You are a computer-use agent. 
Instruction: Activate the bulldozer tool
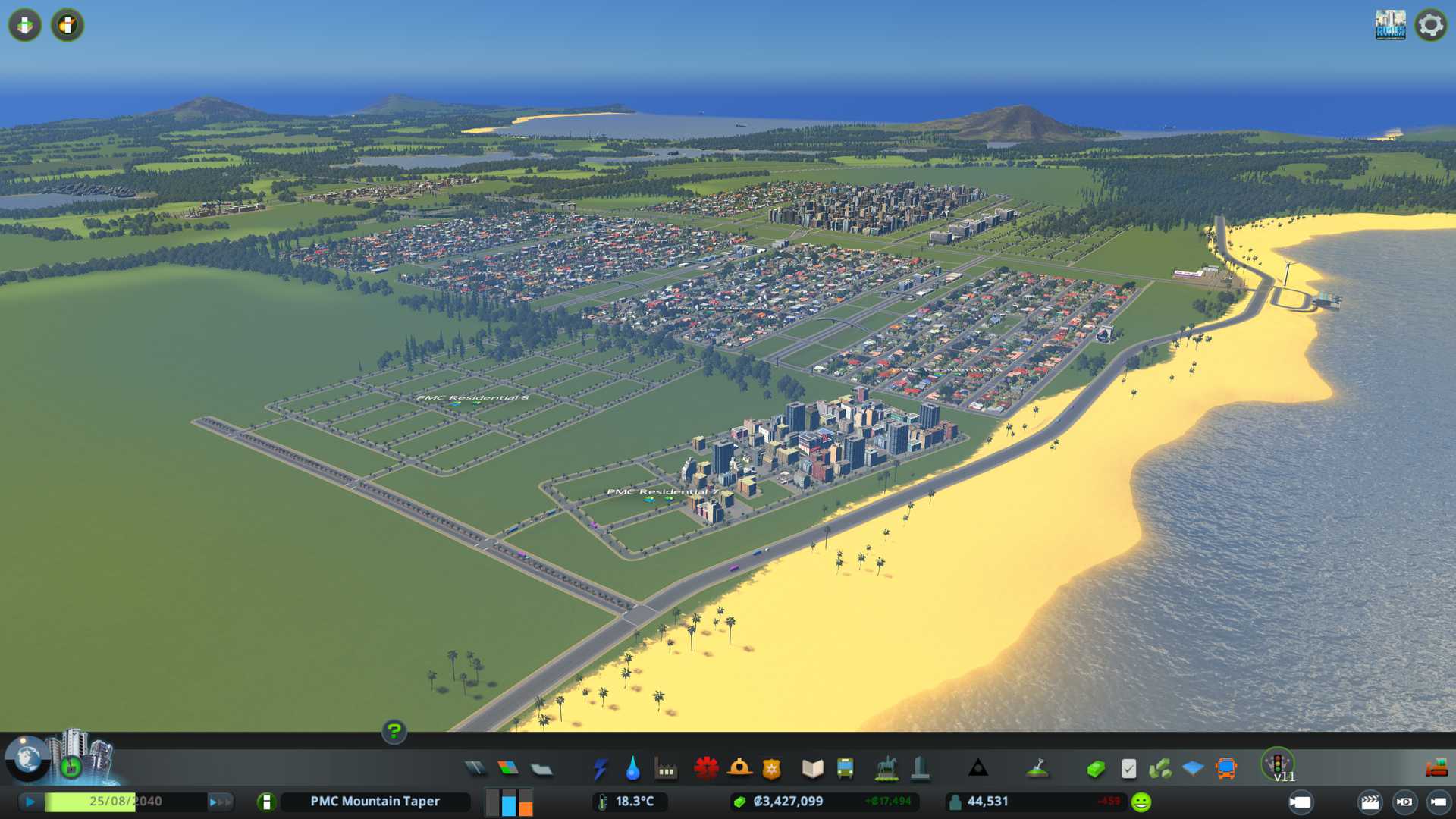(x=1436, y=769)
